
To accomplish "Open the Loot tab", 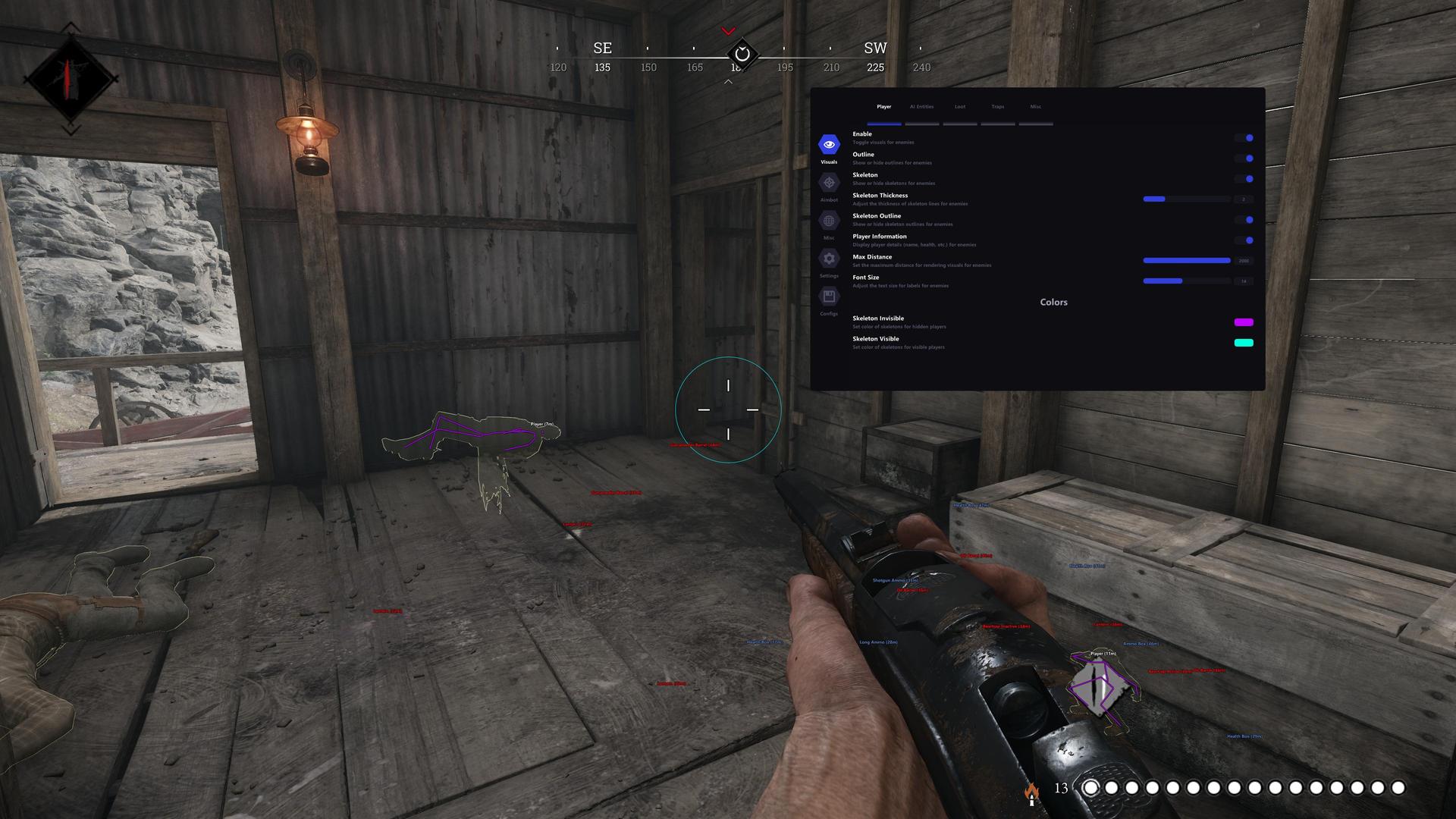I will pos(960,107).
